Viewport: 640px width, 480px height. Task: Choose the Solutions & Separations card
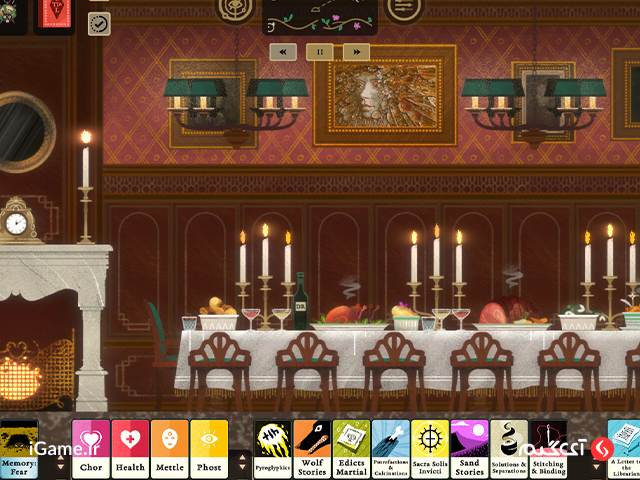(x=509, y=449)
